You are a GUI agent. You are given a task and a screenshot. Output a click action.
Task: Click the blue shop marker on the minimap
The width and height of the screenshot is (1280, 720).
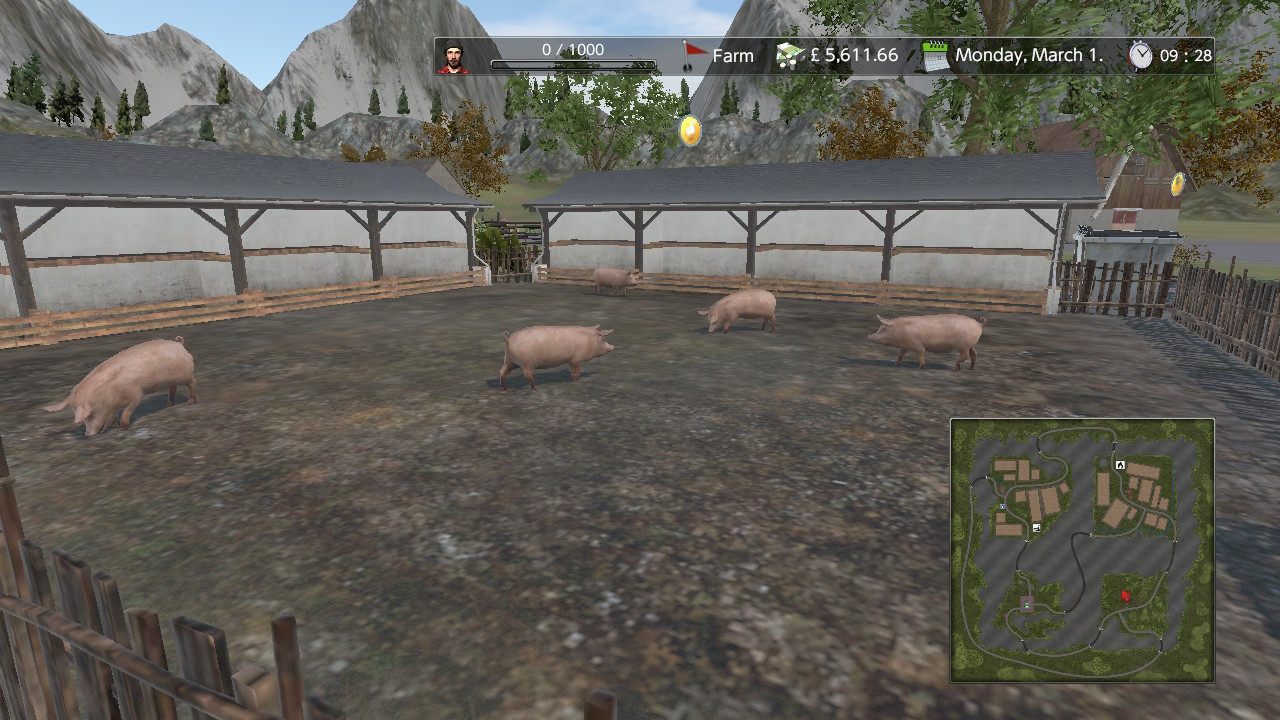point(1001,506)
